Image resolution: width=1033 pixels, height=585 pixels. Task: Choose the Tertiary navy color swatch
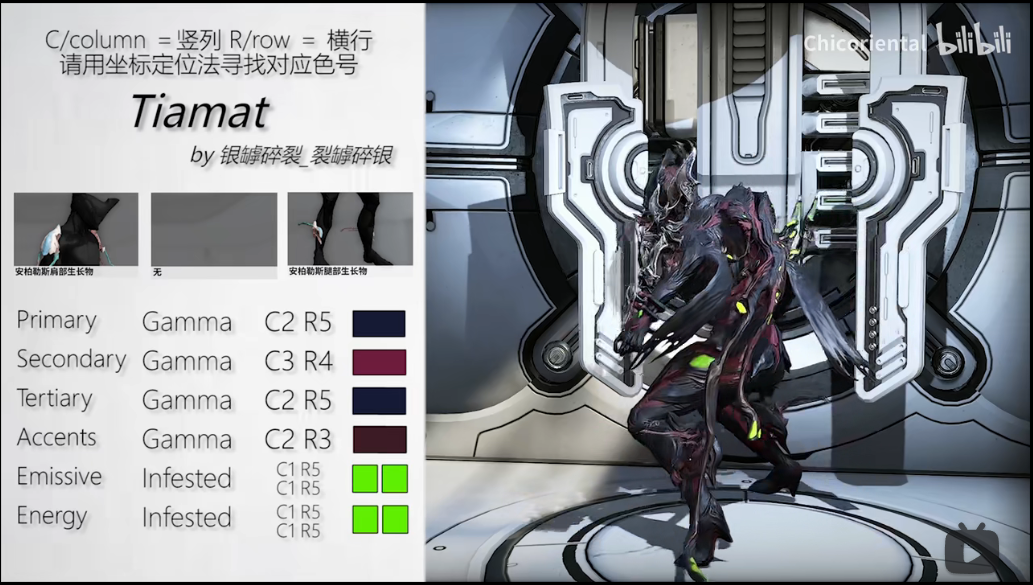pos(379,401)
